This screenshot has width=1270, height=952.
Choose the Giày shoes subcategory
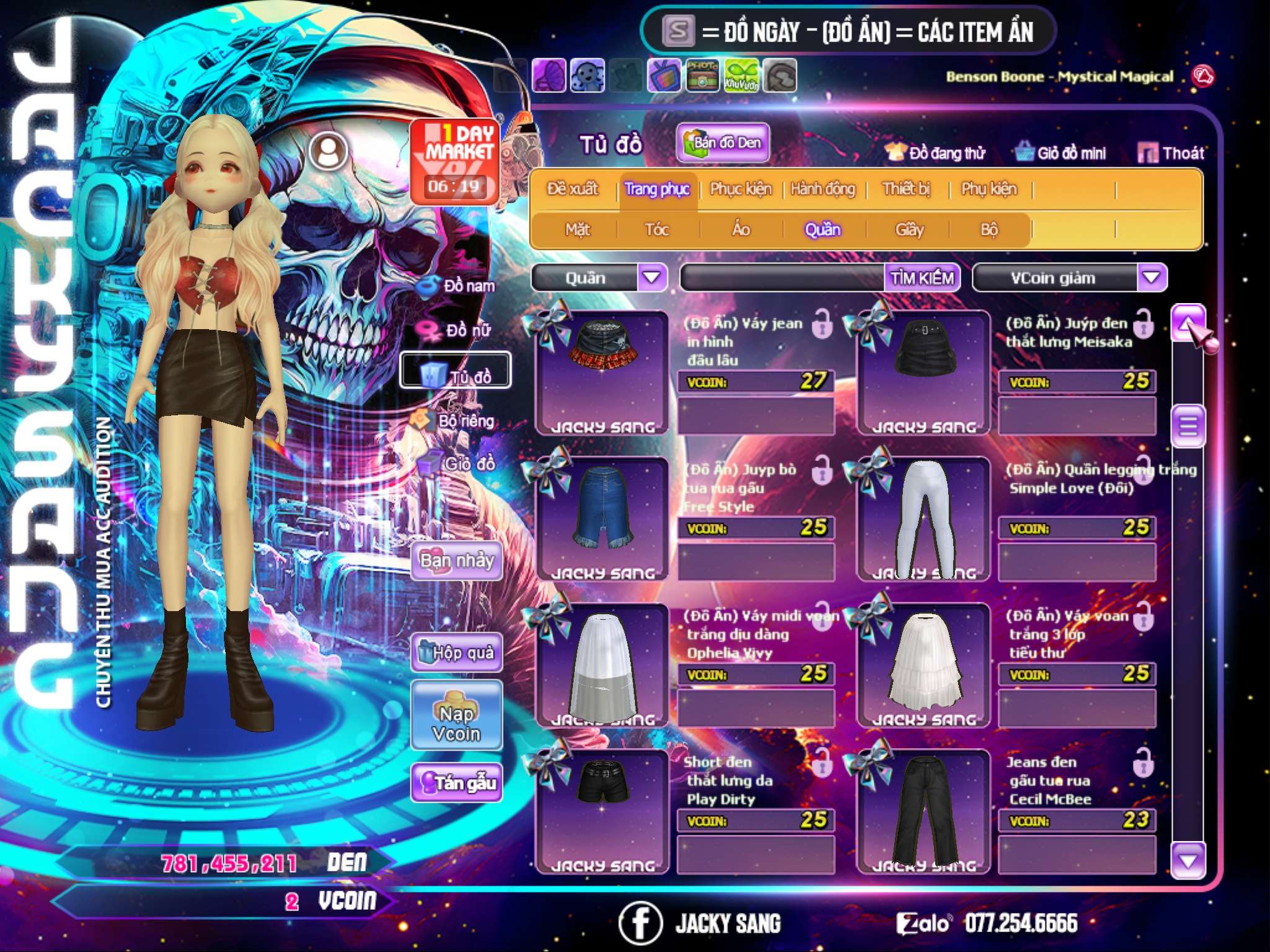click(909, 230)
